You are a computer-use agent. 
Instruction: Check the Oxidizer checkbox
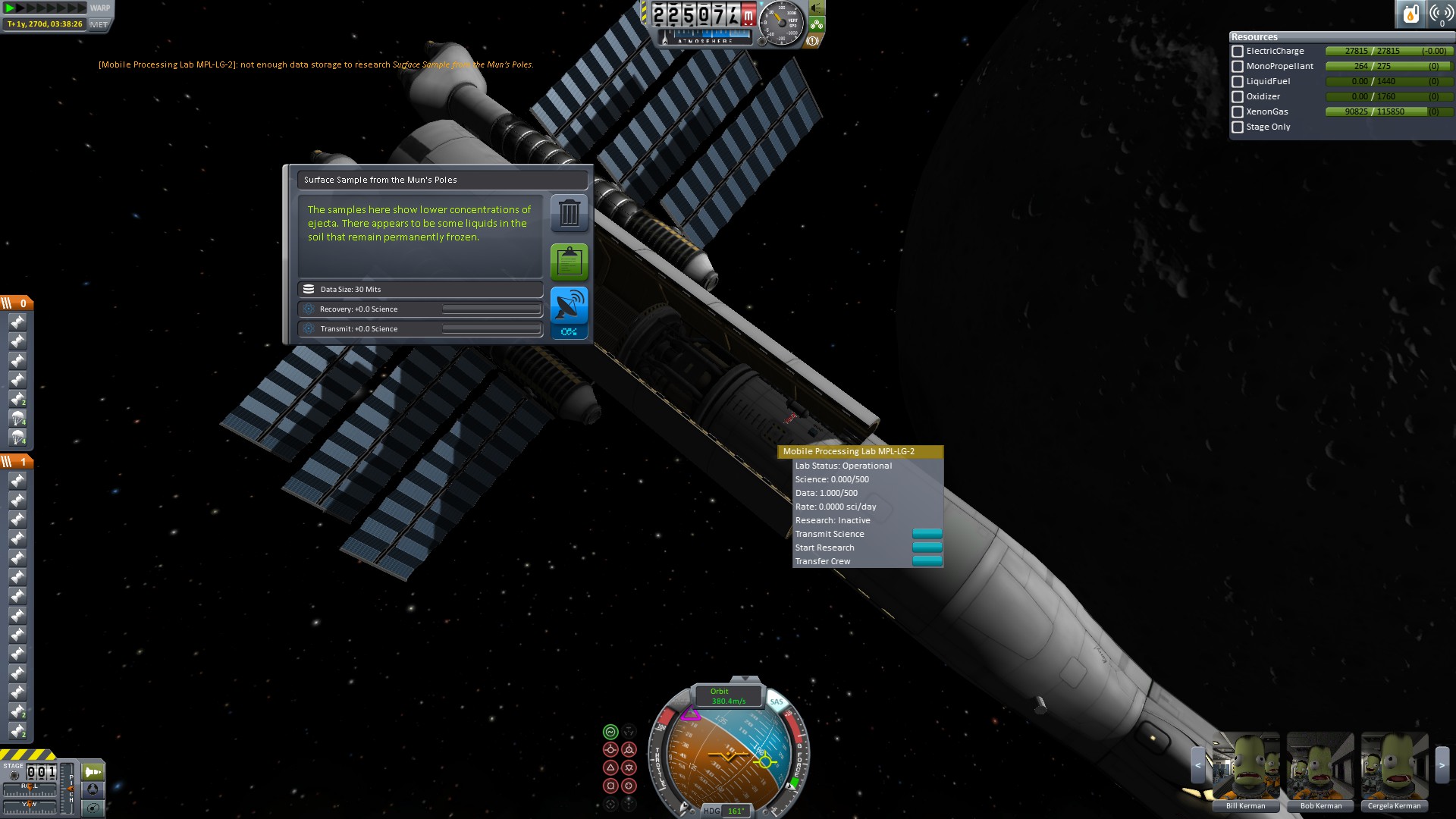[1238, 97]
